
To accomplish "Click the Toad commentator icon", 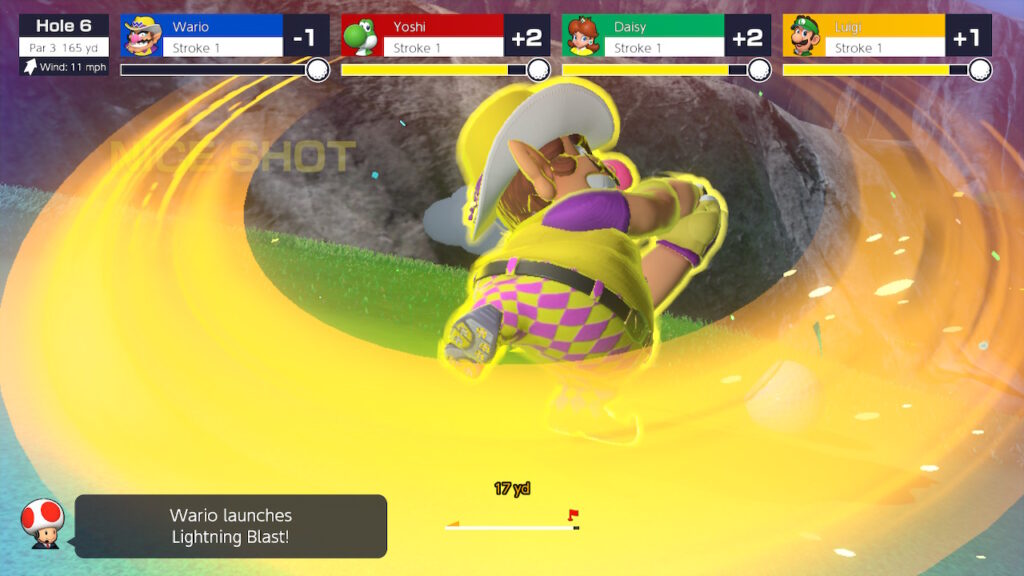I will (42, 522).
